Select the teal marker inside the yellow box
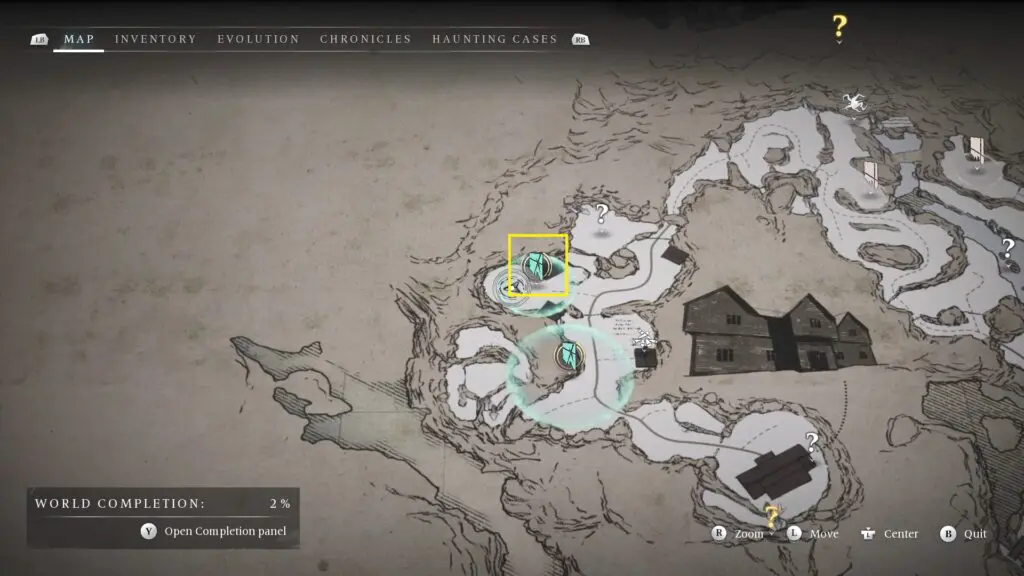Image resolution: width=1024 pixels, height=576 pixels. coord(539,266)
